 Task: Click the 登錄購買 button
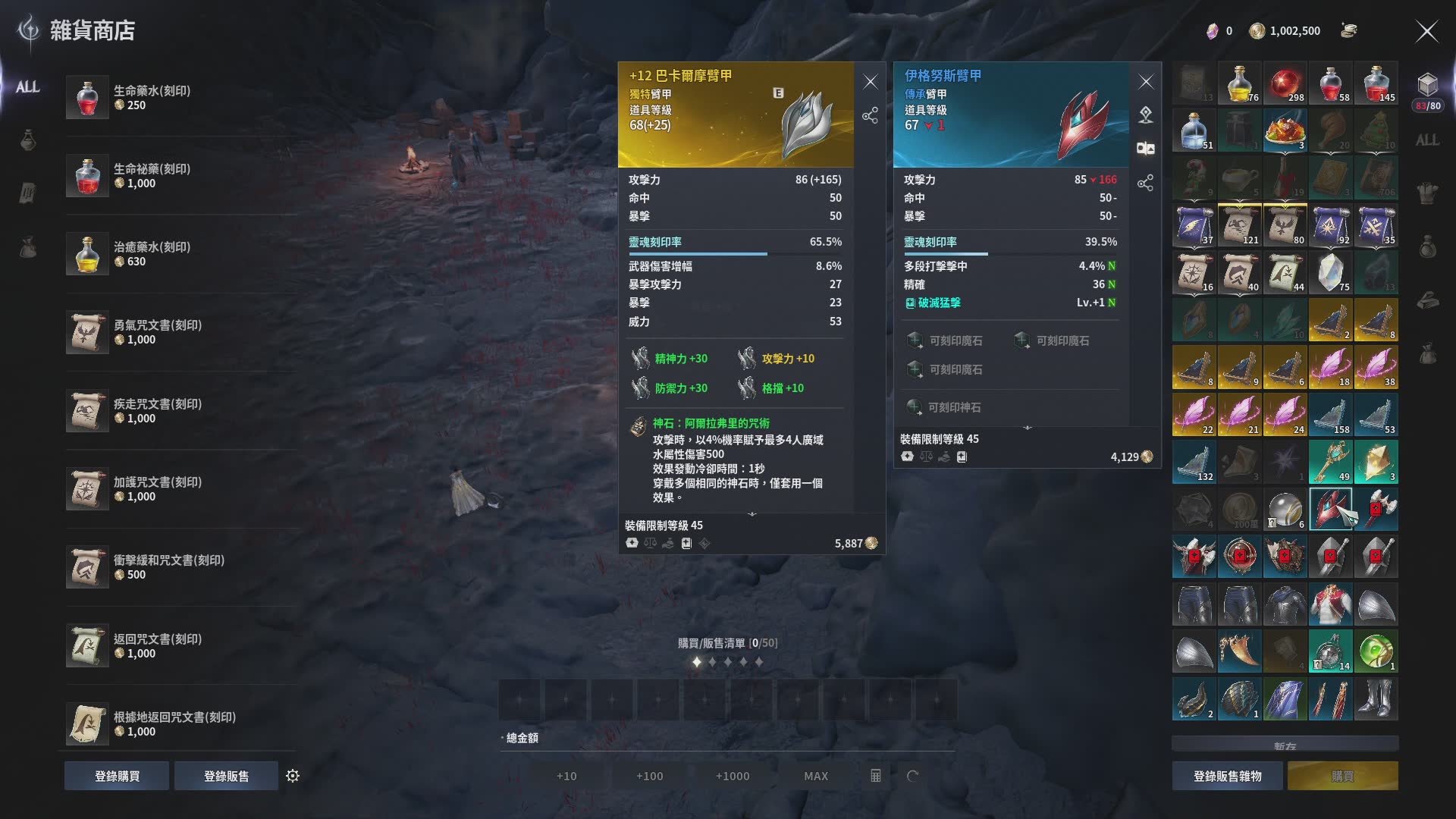[117, 776]
